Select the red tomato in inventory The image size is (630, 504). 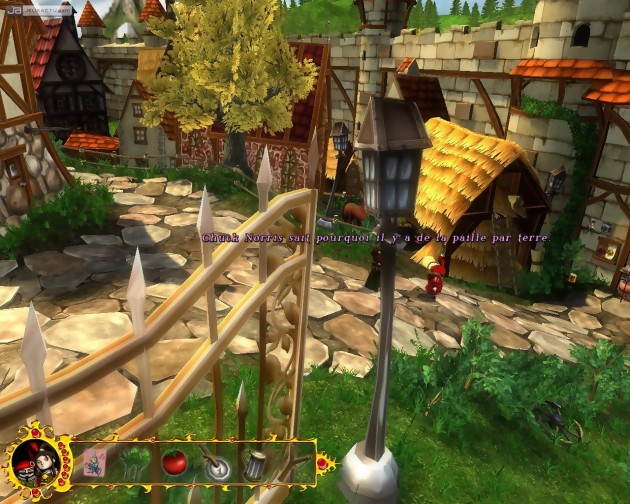coord(175,462)
